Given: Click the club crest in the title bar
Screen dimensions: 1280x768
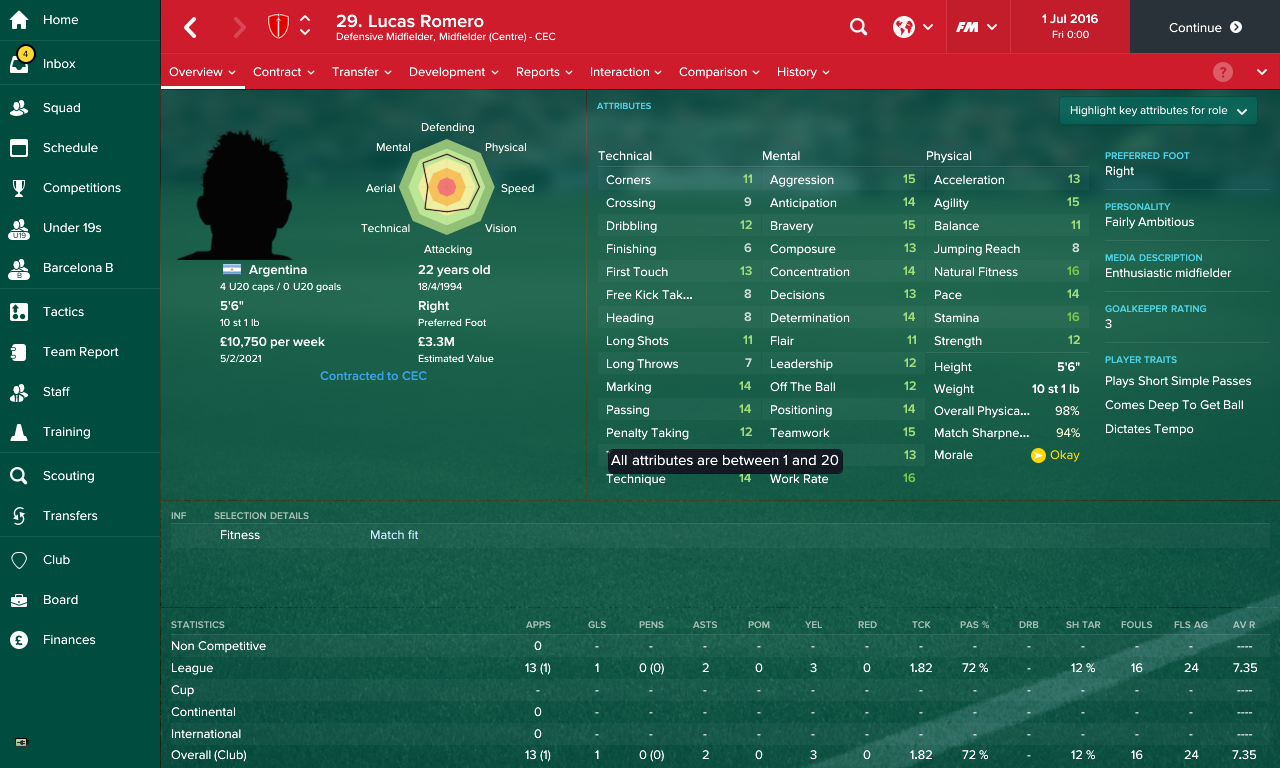Looking at the screenshot, I should (x=278, y=27).
